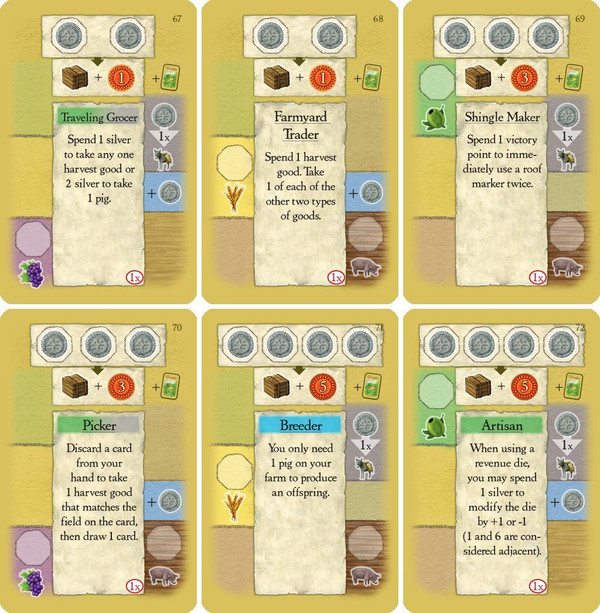The height and width of the screenshot is (613, 600).
Task: Choose the Farmyard Trader card
Action: point(298,150)
